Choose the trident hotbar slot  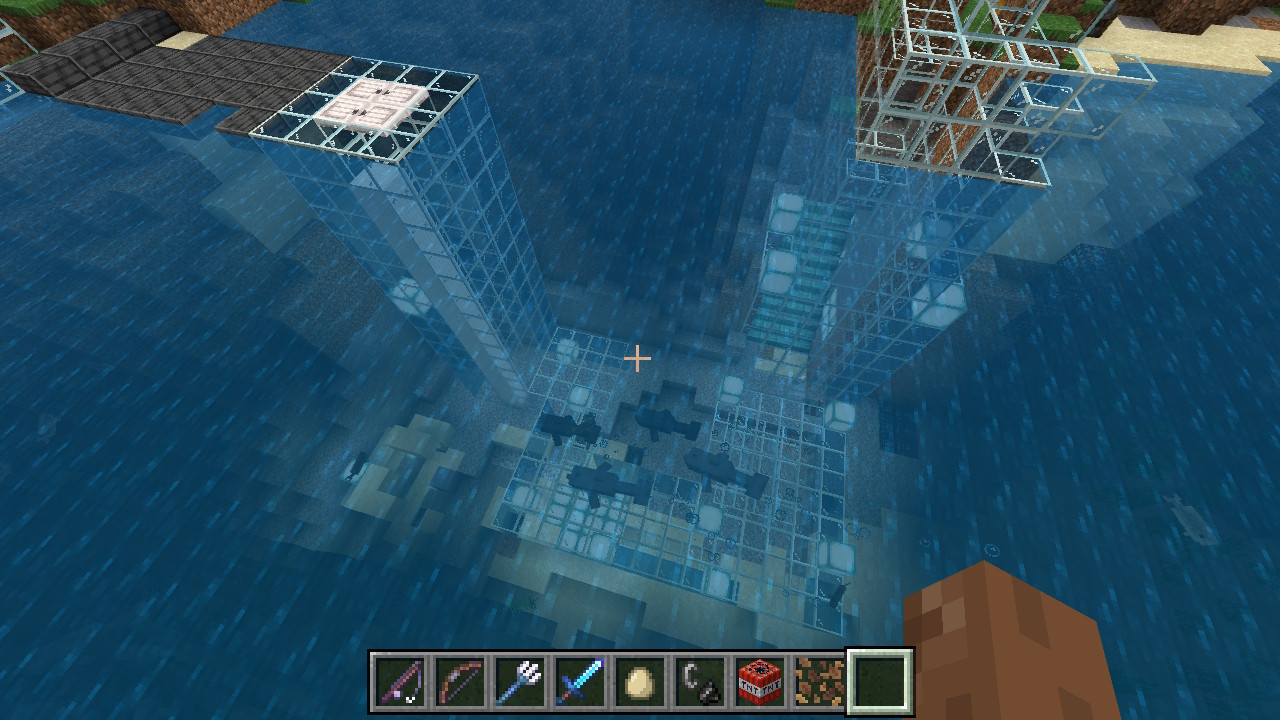[520, 683]
